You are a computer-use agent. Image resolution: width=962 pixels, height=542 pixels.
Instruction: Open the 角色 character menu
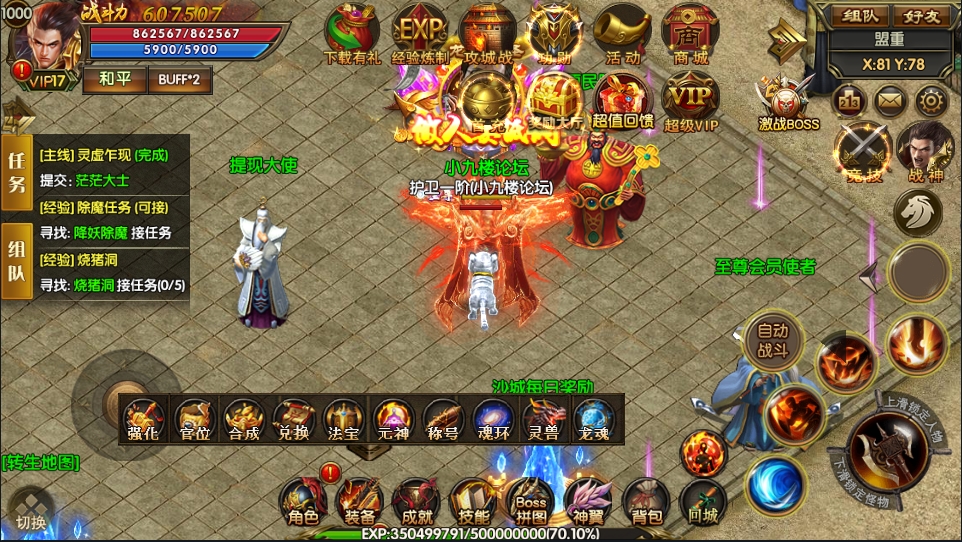302,501
